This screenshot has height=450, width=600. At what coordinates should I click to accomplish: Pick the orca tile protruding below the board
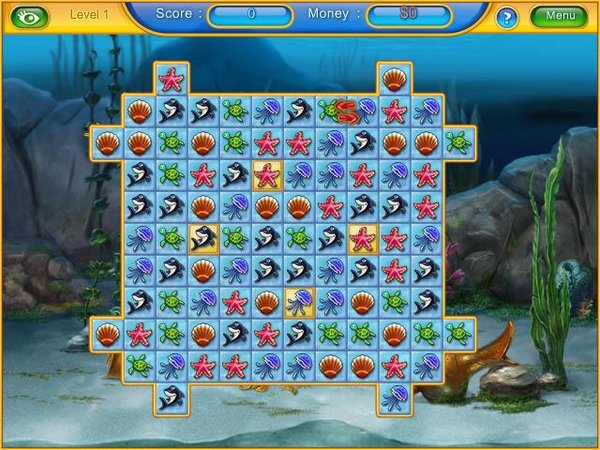pos(171,397)
